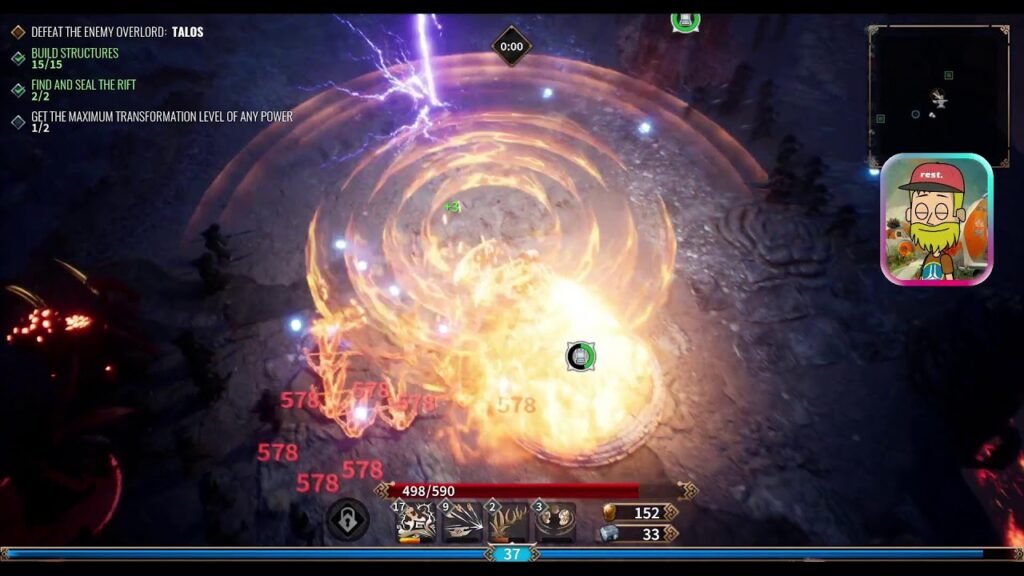The height and width of the screenshot is (576, 1024).
Task: Click the maximum transformation level objective
Action: pyautogui.click(x=161, y=121)
